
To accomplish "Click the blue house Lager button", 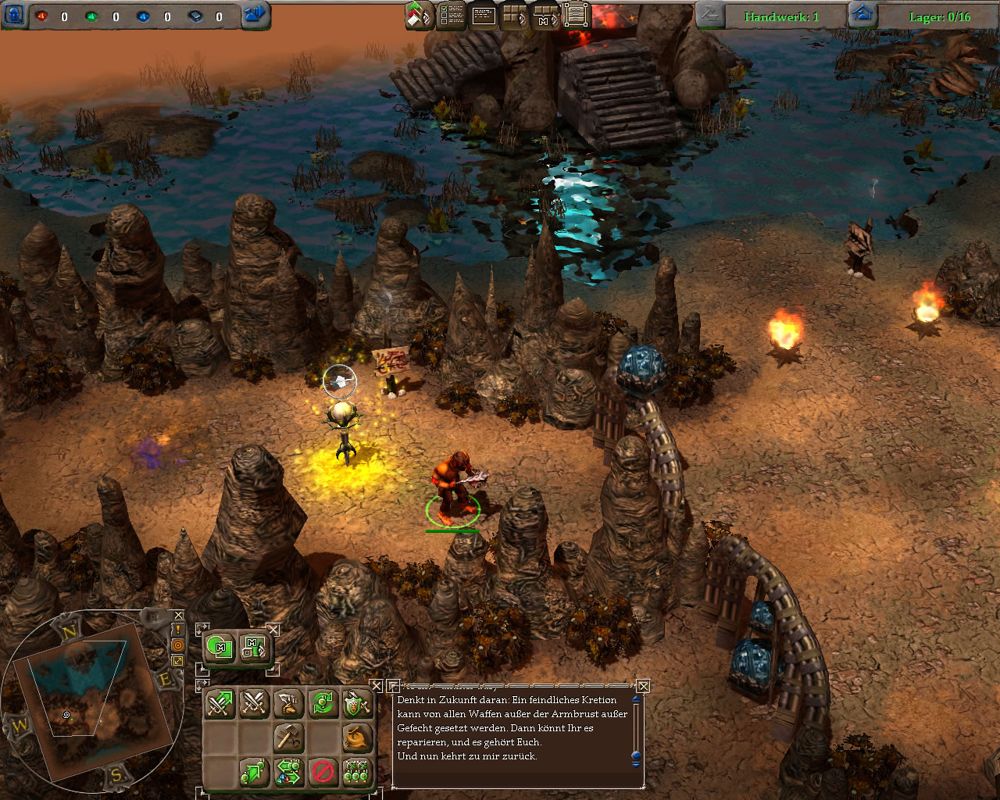I will tap(862, 14).
